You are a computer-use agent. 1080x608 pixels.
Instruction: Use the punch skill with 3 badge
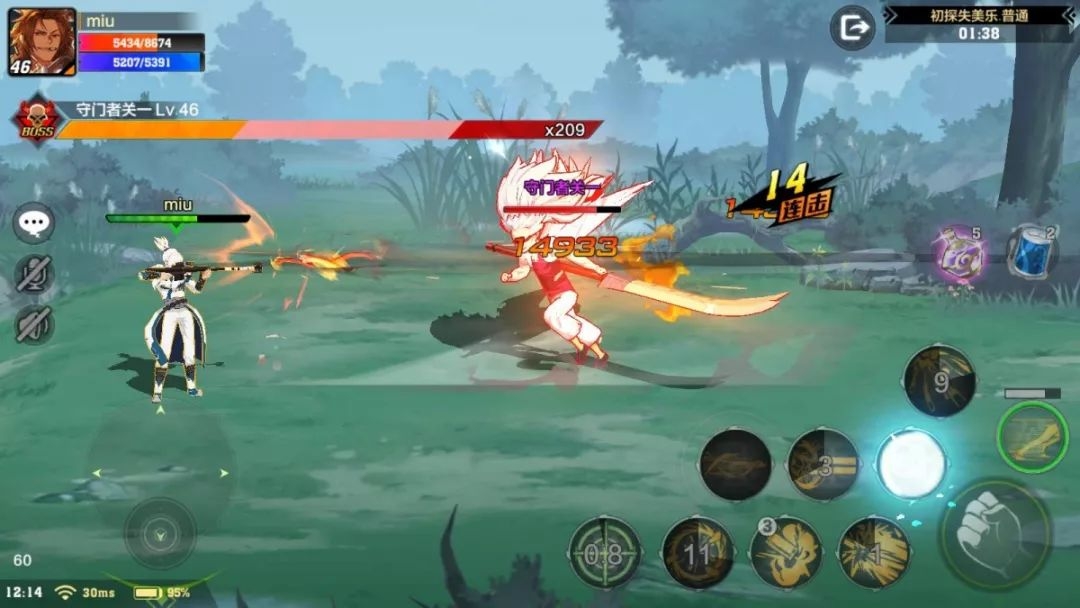[x=786, y=551]
